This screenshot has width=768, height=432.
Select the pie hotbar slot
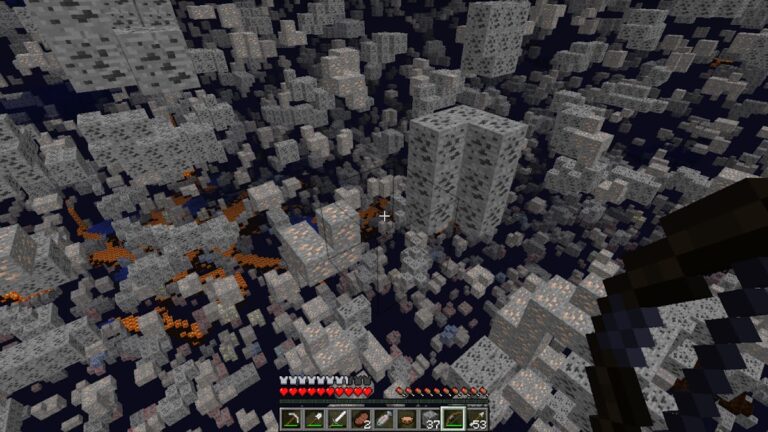(x=406, y=418)
